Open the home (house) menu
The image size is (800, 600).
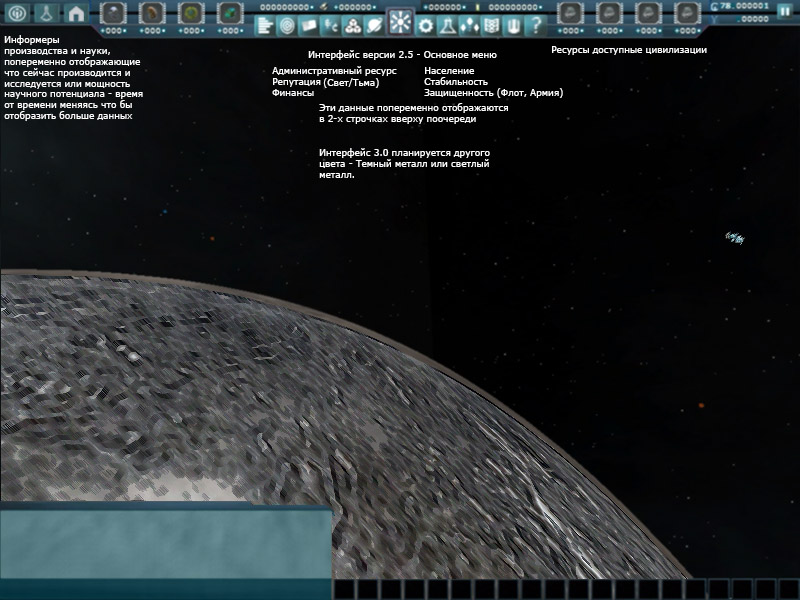(x=76, y=13)
